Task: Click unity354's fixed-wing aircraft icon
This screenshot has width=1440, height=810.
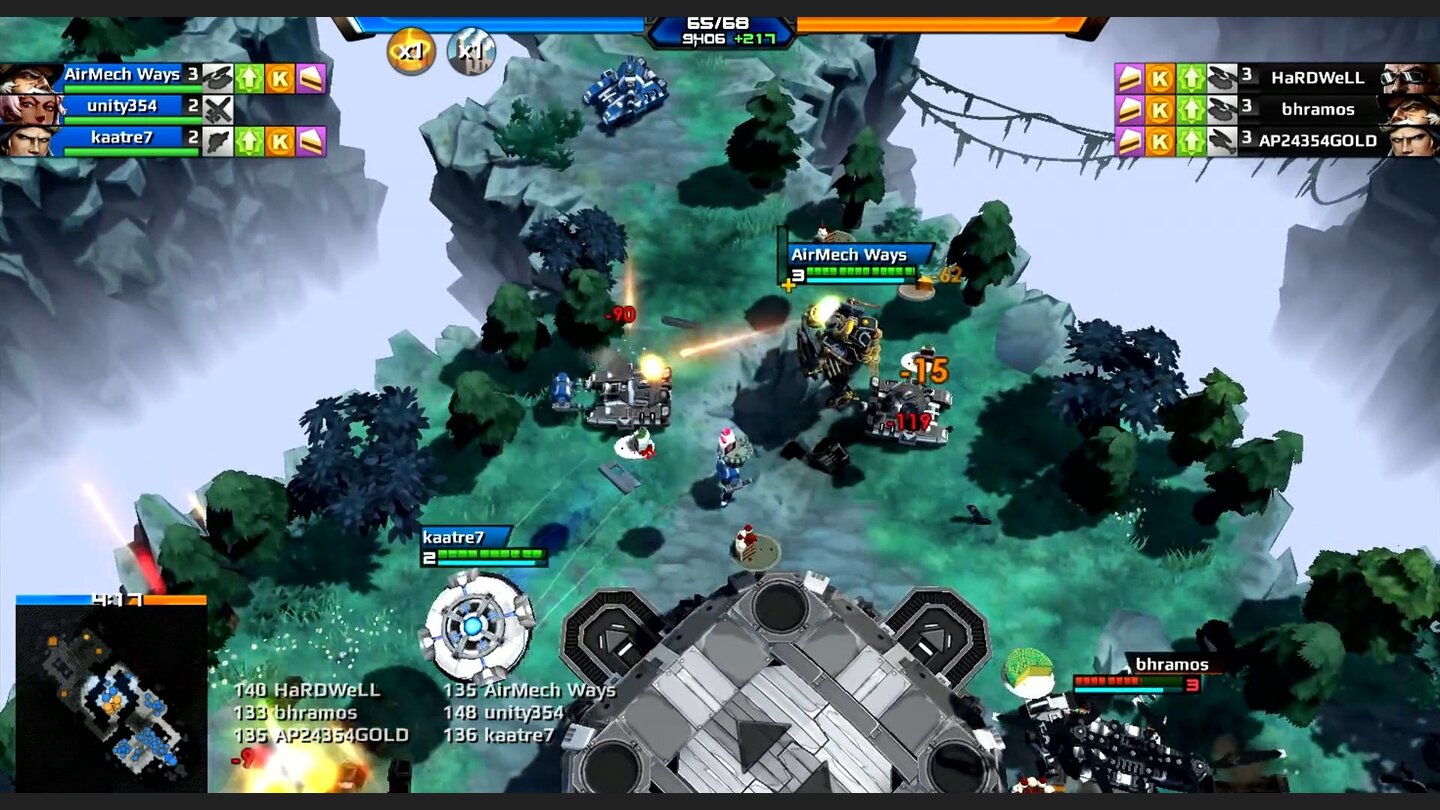Action: tap(220, 107)
